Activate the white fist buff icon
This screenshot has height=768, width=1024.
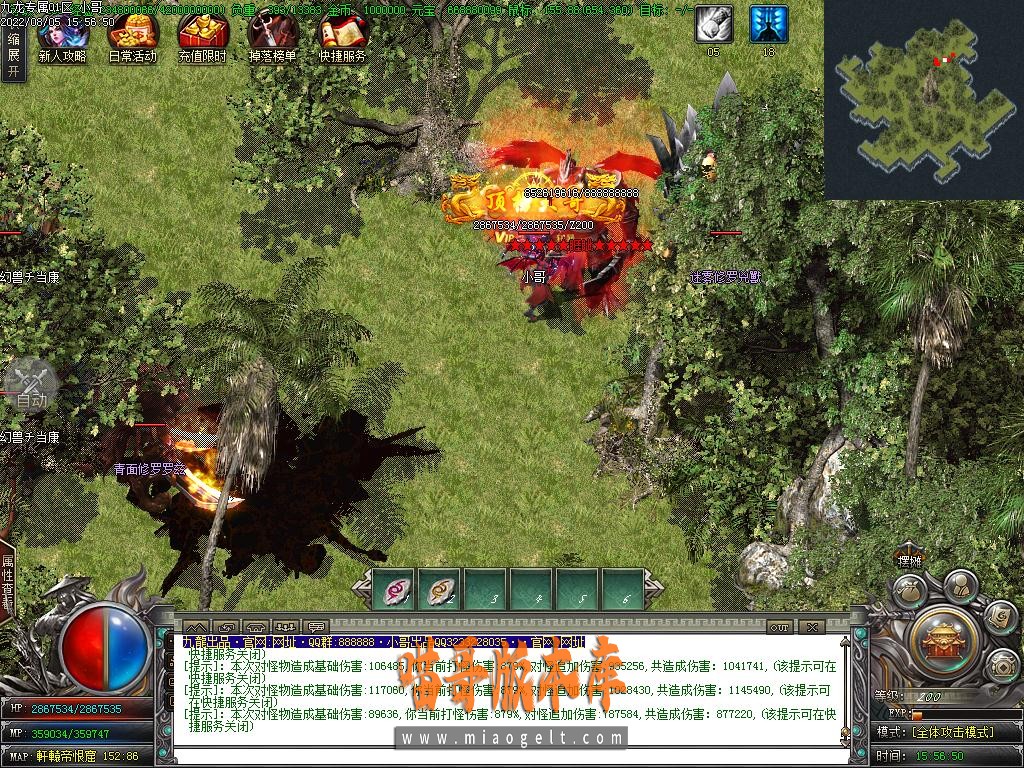tap(714, 24)
